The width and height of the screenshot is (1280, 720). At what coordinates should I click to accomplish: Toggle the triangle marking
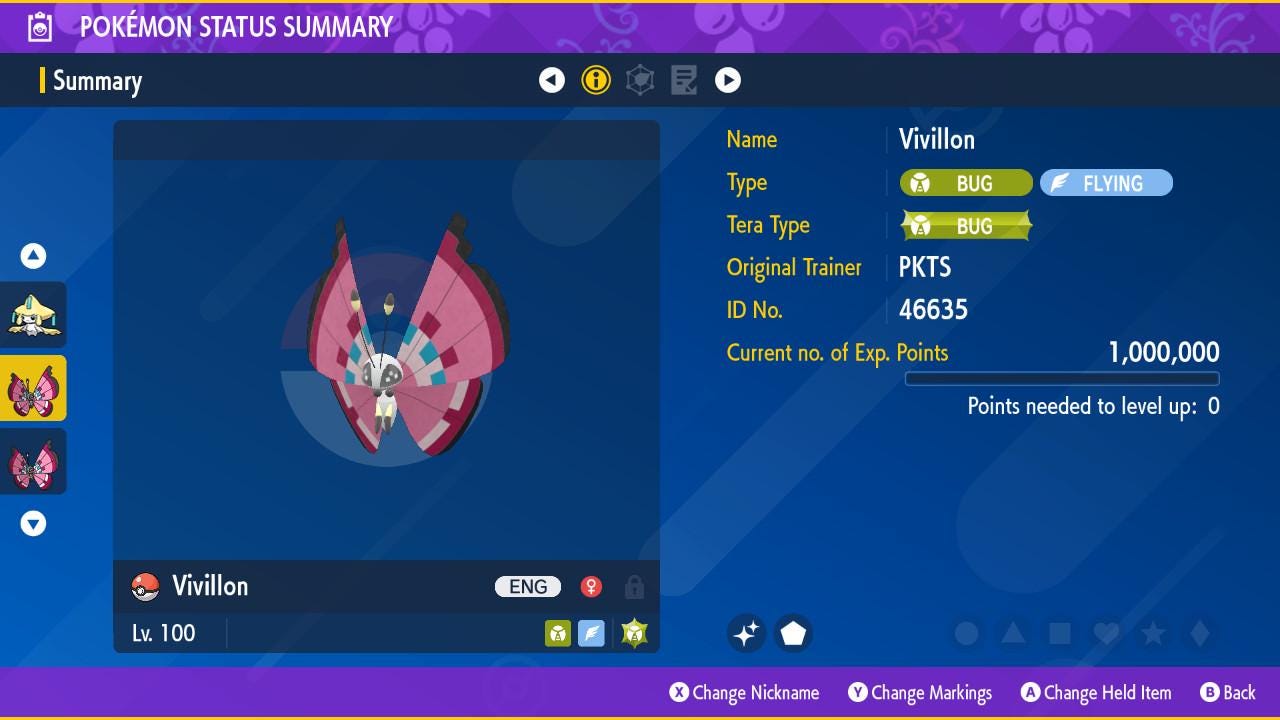1013,633
